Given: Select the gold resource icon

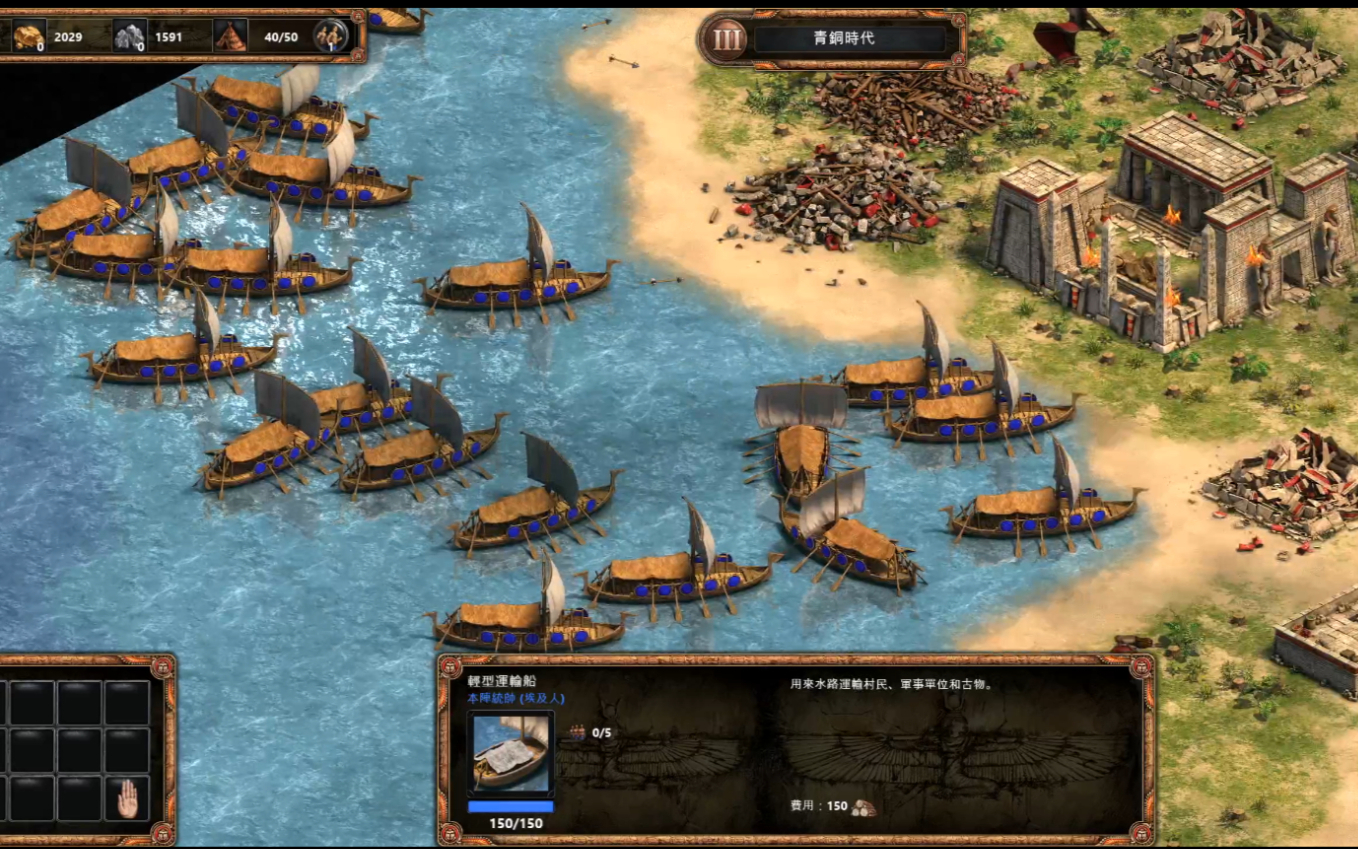Looking at the screenshot, I should tap(28, 37).
